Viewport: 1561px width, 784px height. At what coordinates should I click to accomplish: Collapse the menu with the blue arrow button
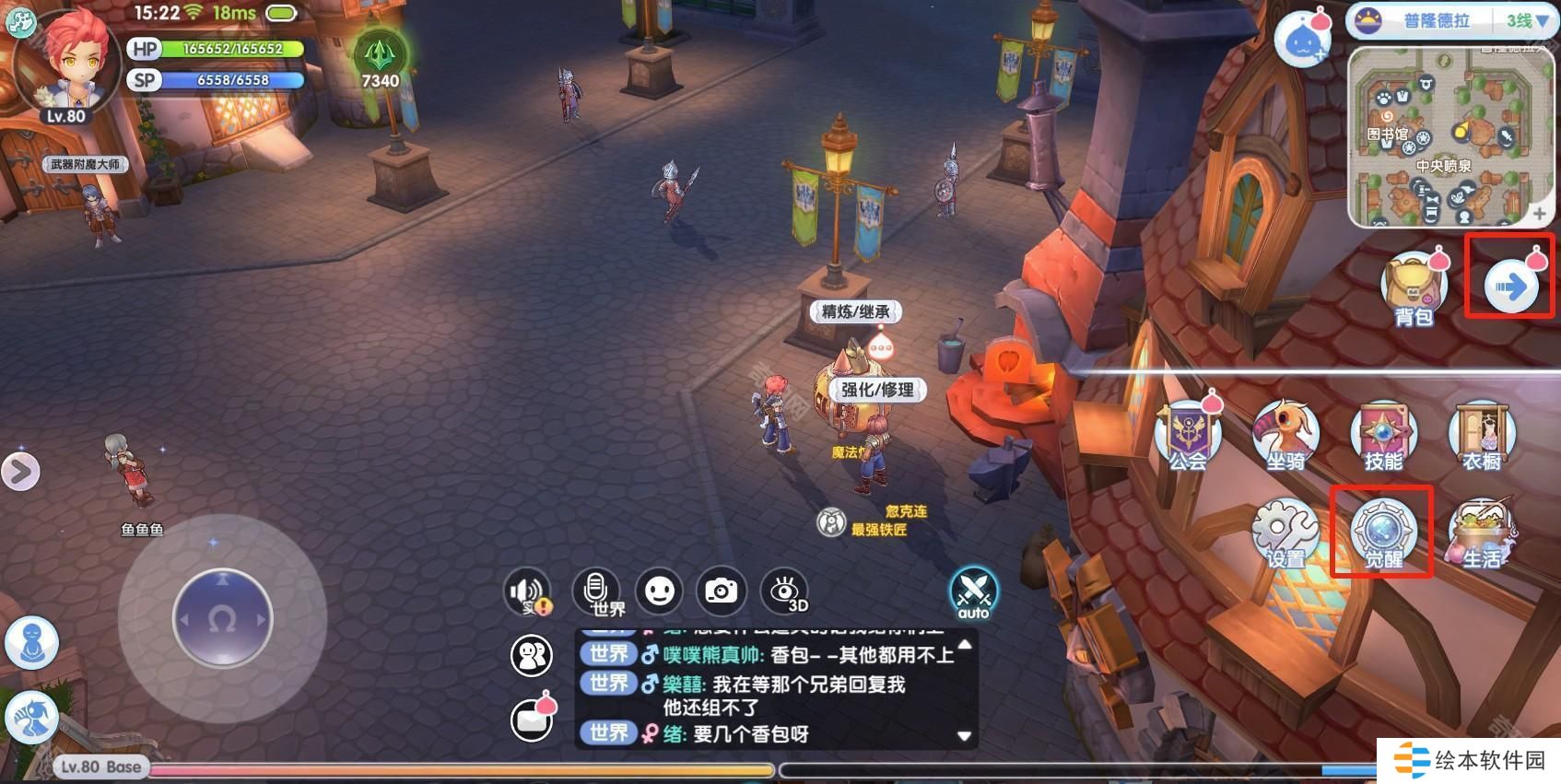1511,287
